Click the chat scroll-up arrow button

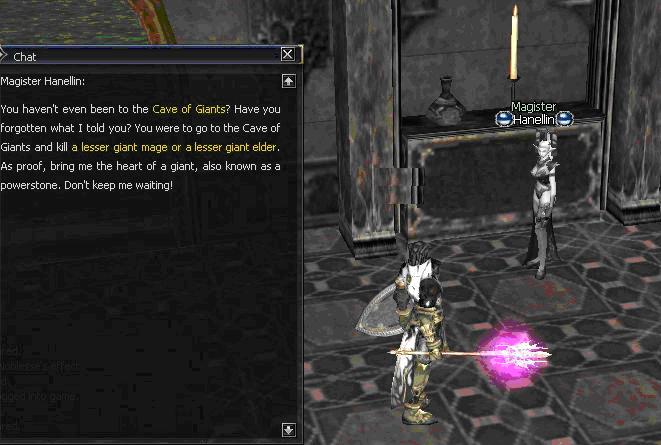[x=288, y=81]
